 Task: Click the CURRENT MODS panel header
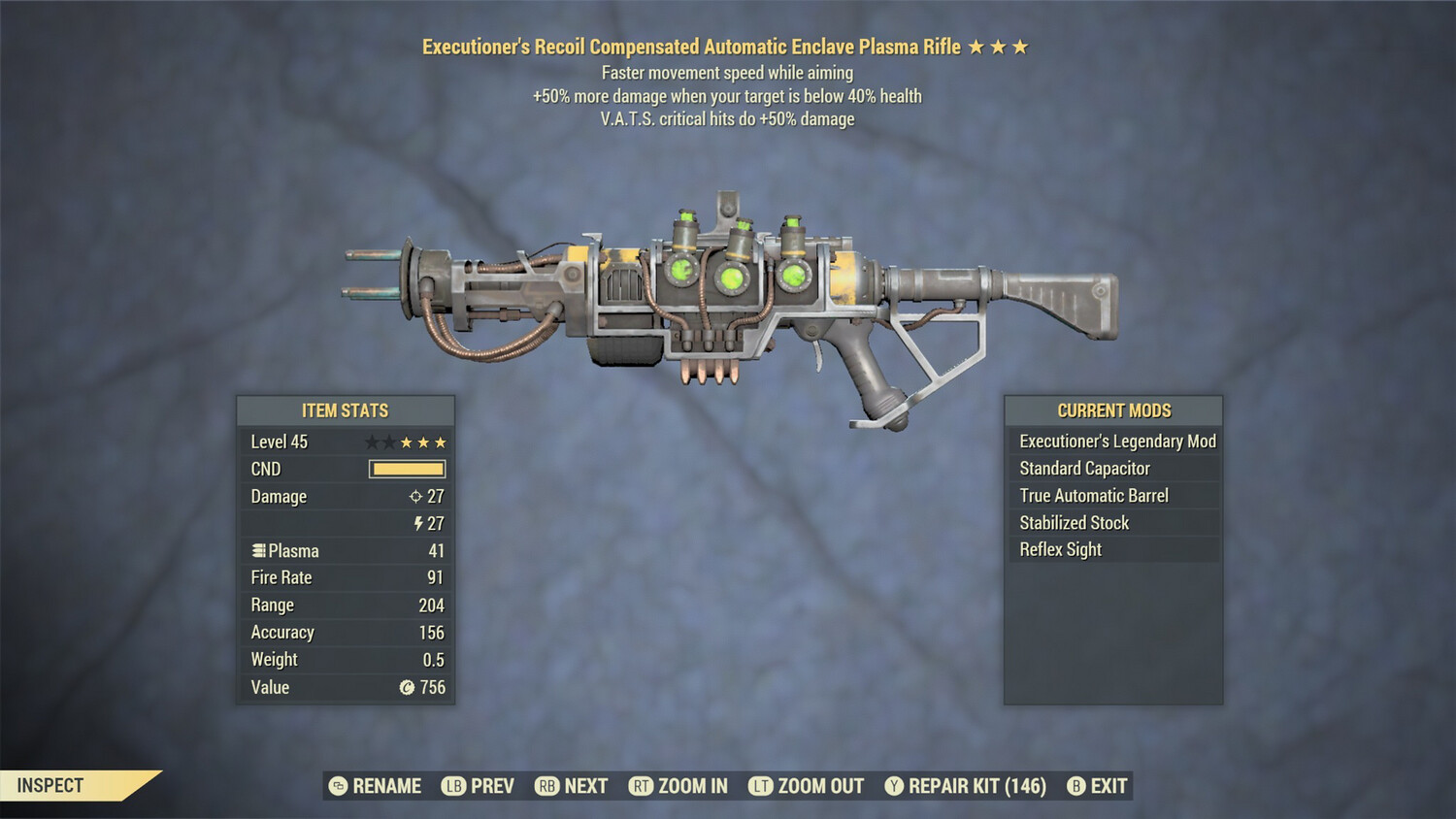coord(1112,410)
